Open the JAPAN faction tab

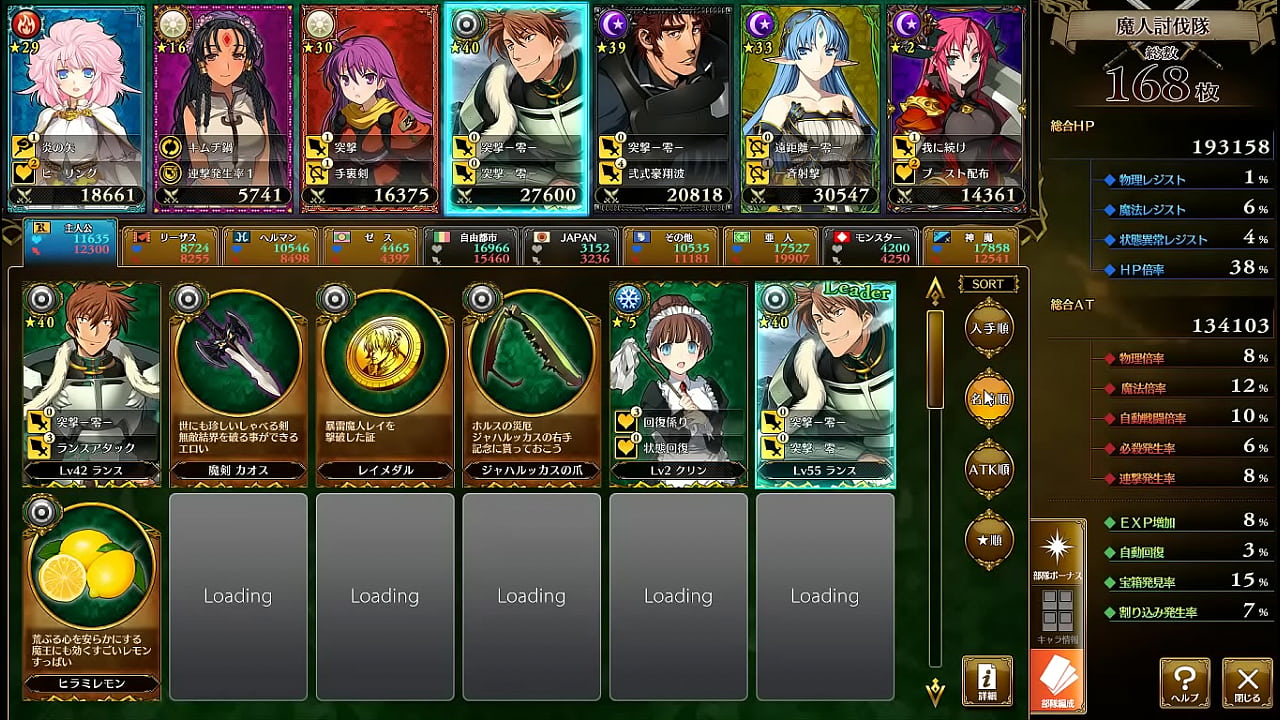pyautogui.click(x=569, y=247)
